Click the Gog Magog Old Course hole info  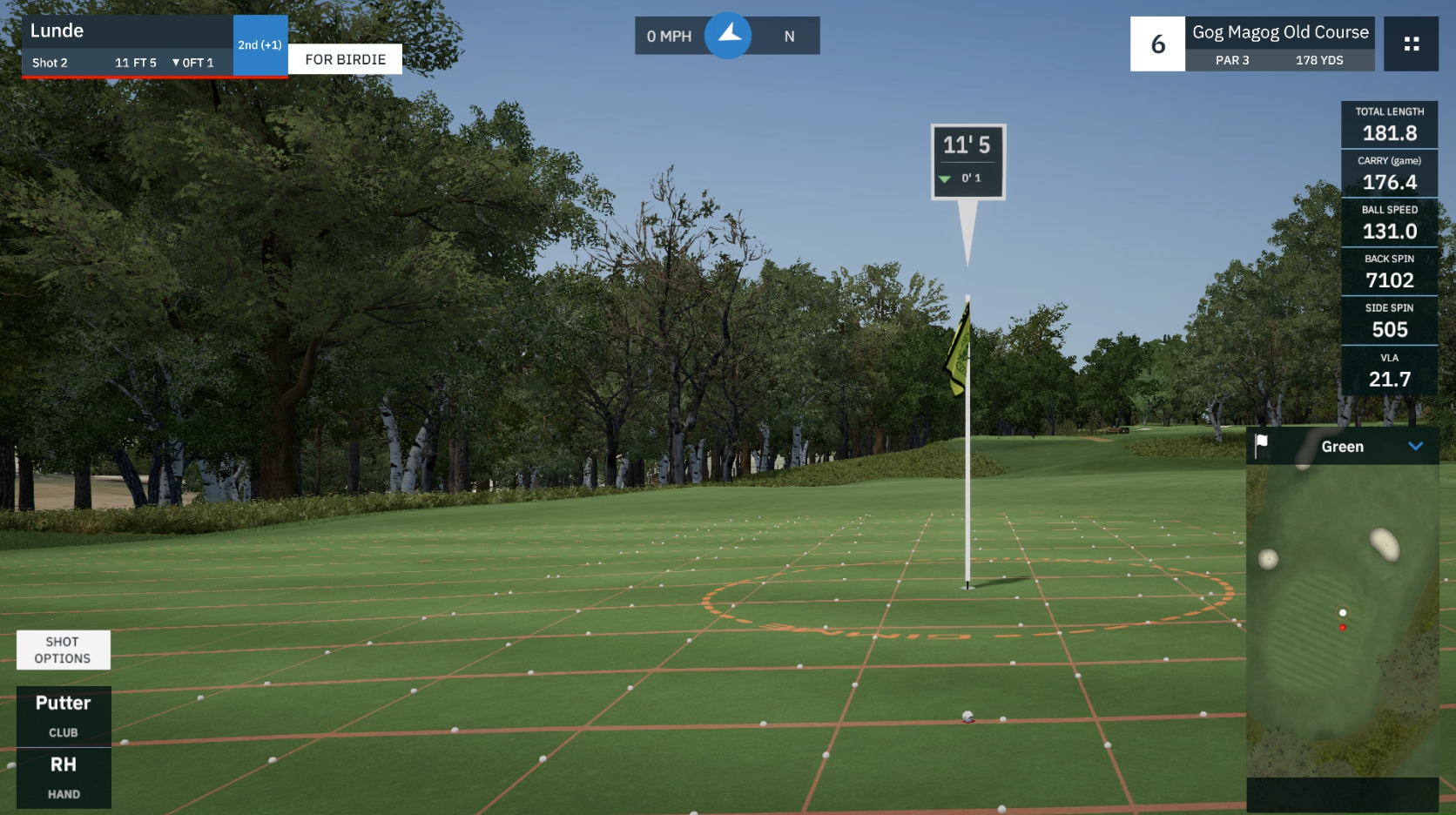(1279, 44)
